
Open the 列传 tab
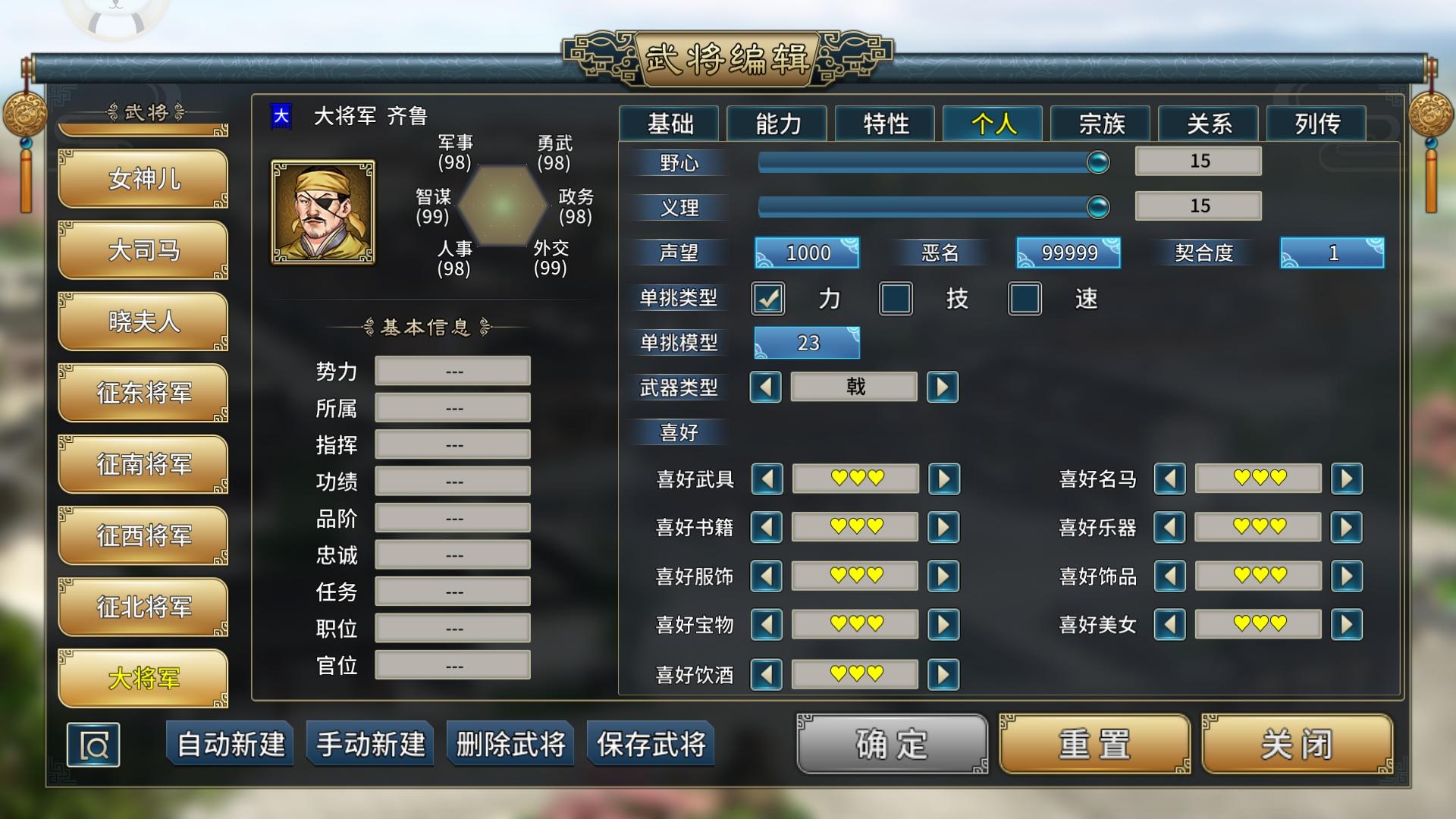1316,124
